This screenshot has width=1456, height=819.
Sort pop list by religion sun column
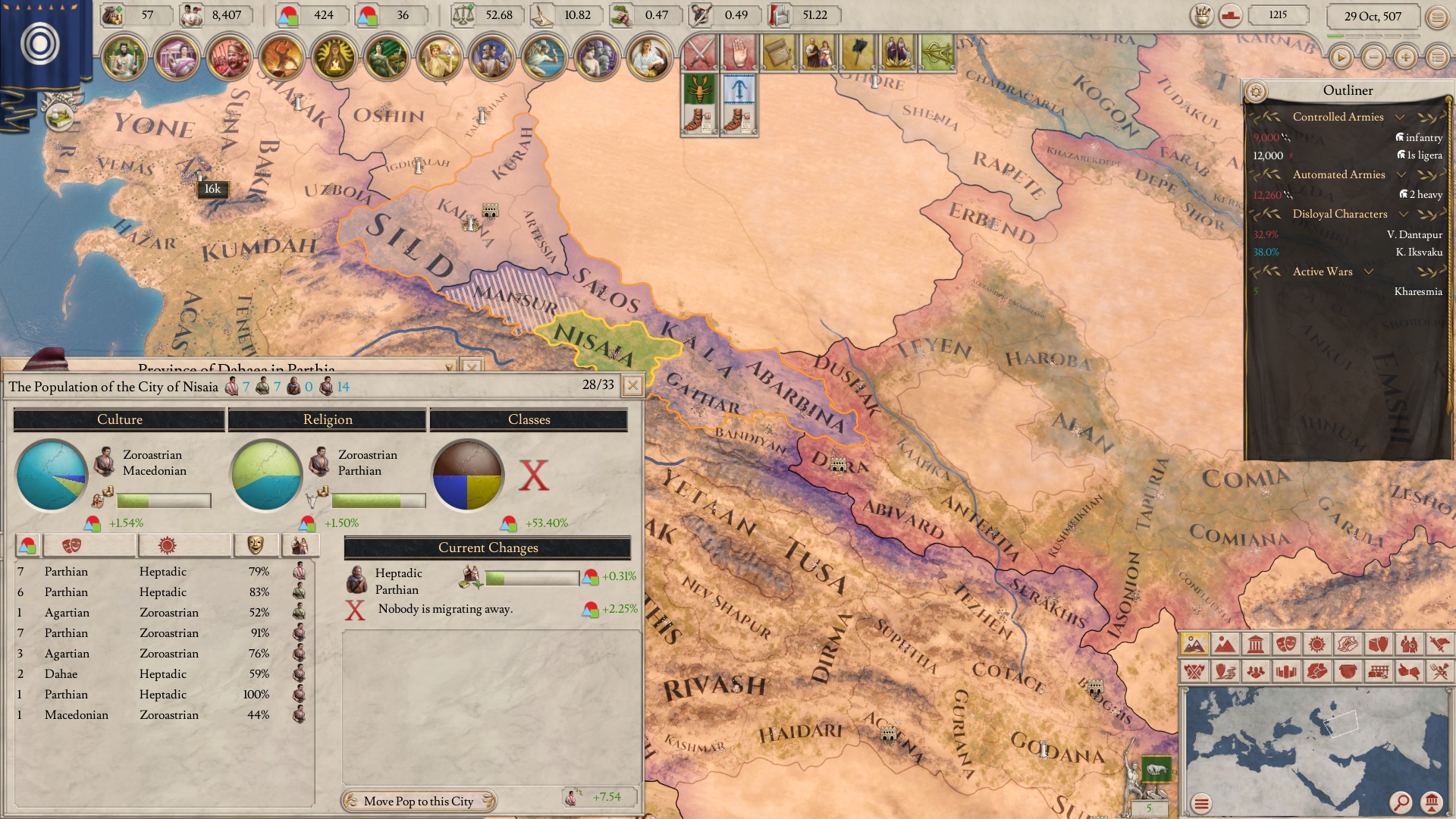(184, 544)
